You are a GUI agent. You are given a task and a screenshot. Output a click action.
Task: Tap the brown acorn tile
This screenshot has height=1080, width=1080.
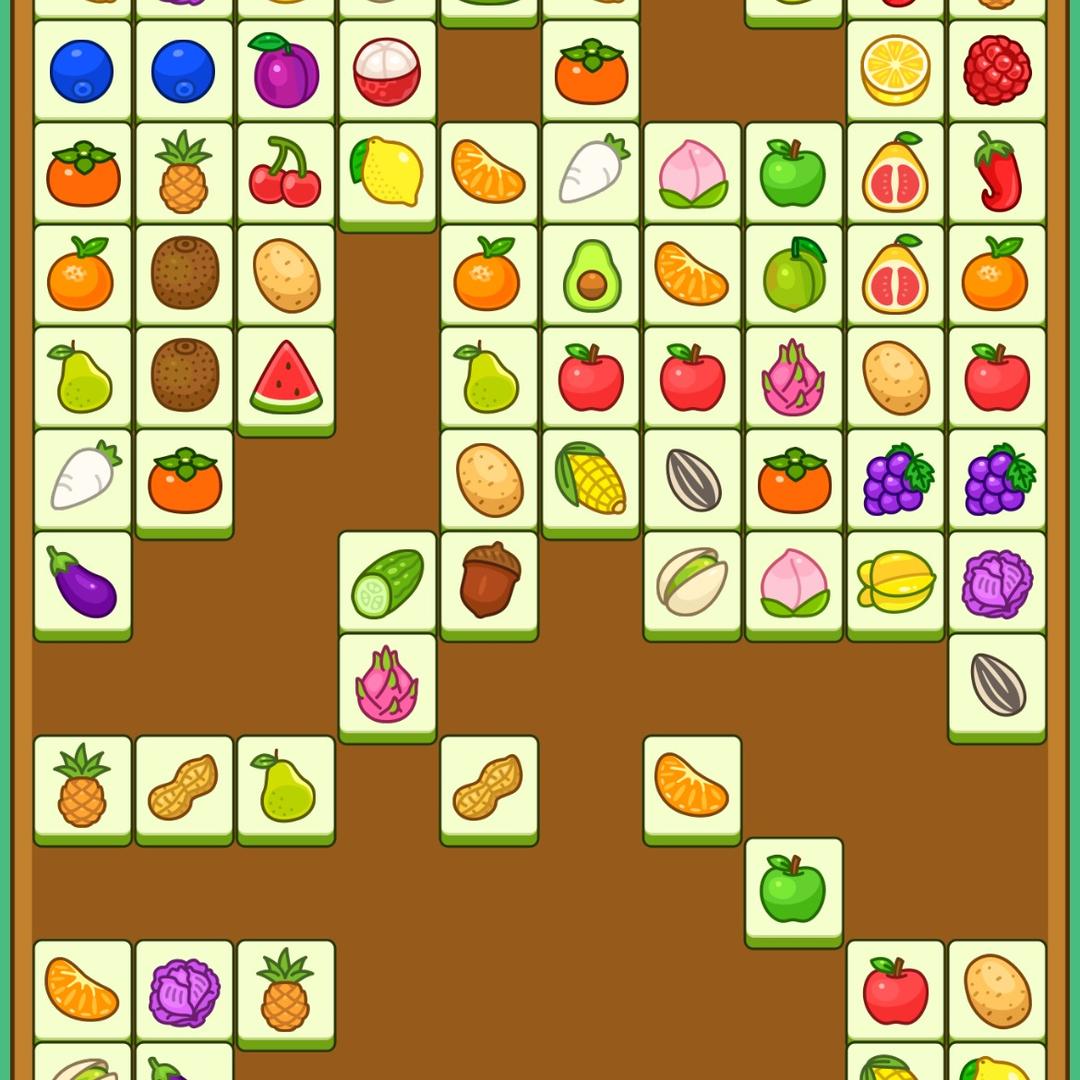(489, 581)
